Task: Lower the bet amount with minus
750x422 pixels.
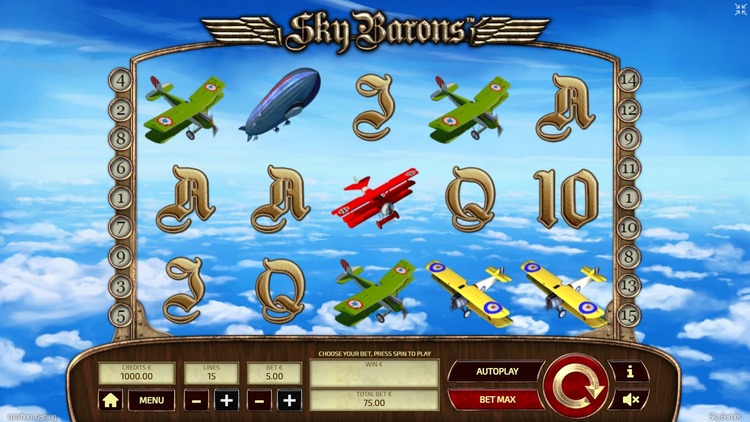Action: [259, 400]
